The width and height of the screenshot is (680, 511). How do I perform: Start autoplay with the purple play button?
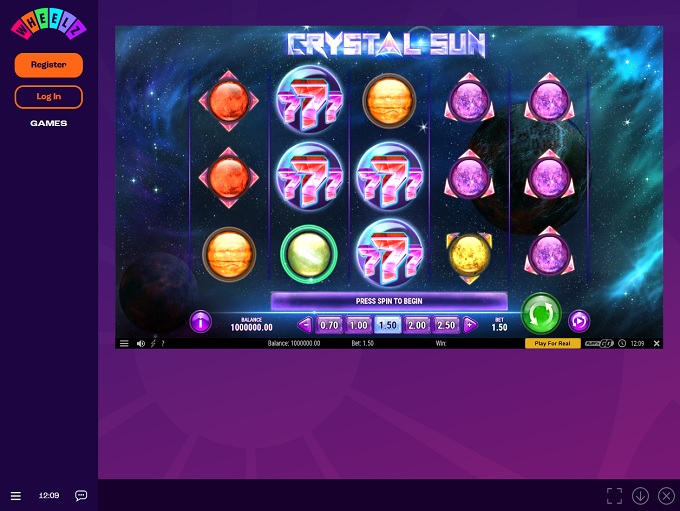[579, 322]
